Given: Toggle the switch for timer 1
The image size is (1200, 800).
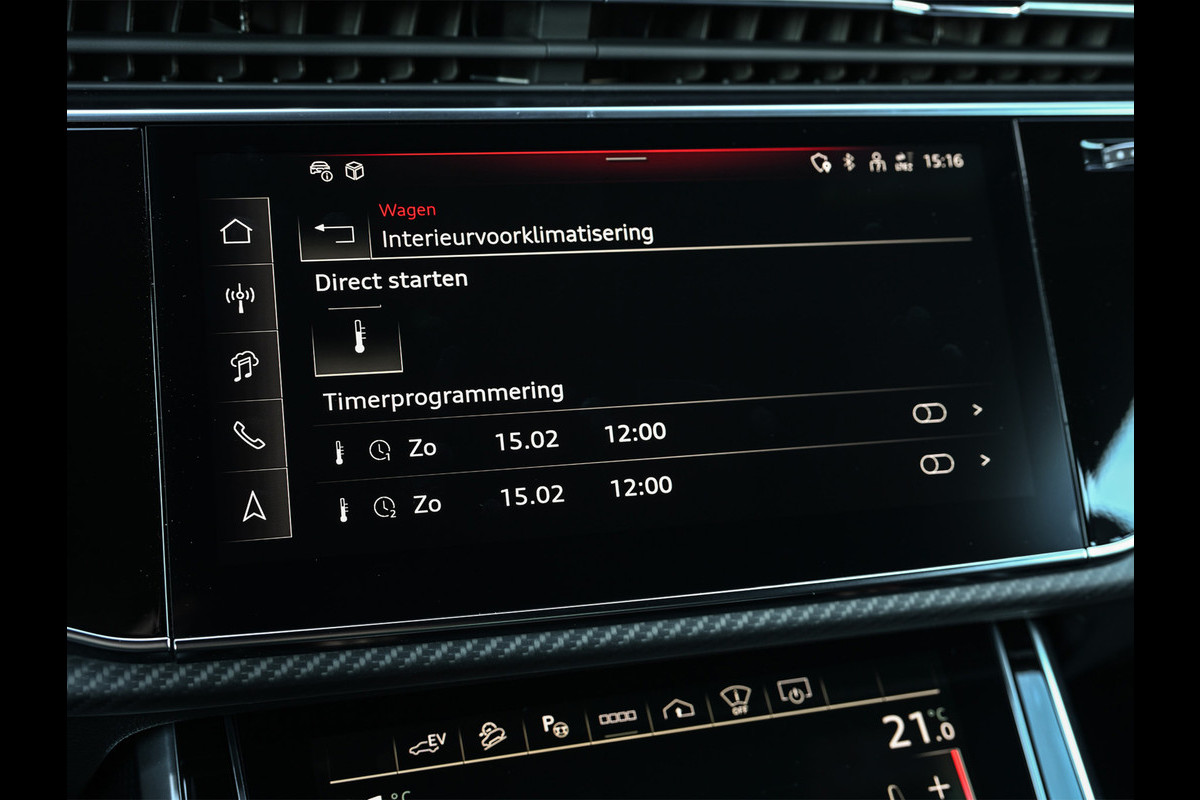Looking at the screenshot, I should (929, 413).
